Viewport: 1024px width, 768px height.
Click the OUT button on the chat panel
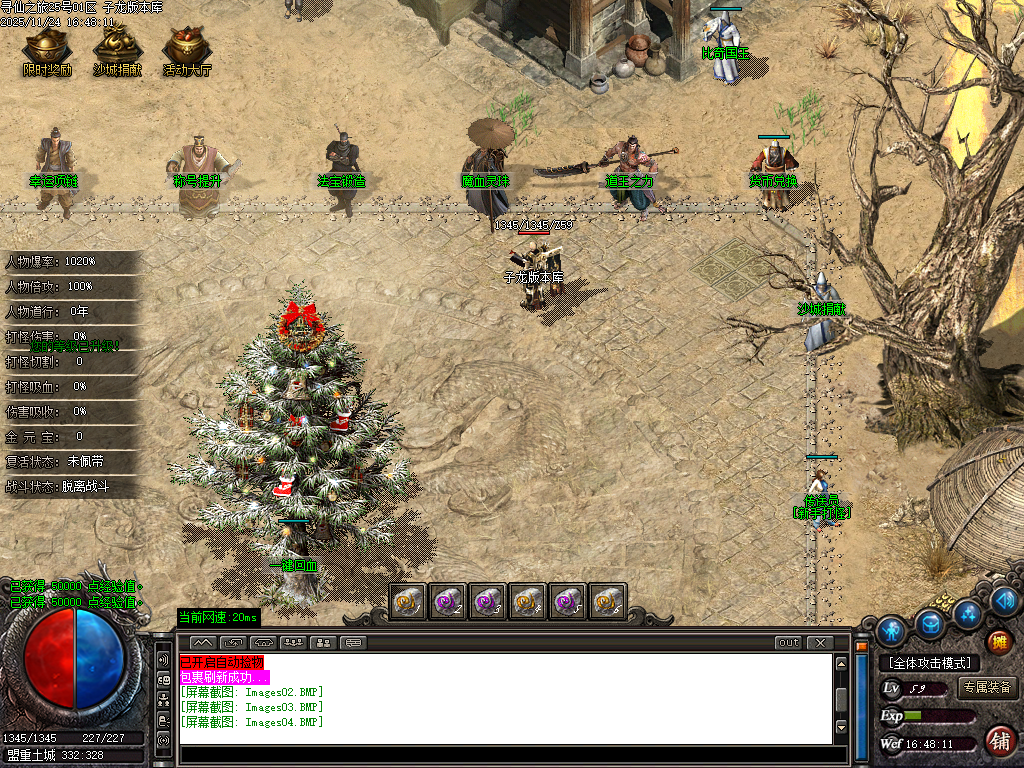tap(788, 642)
